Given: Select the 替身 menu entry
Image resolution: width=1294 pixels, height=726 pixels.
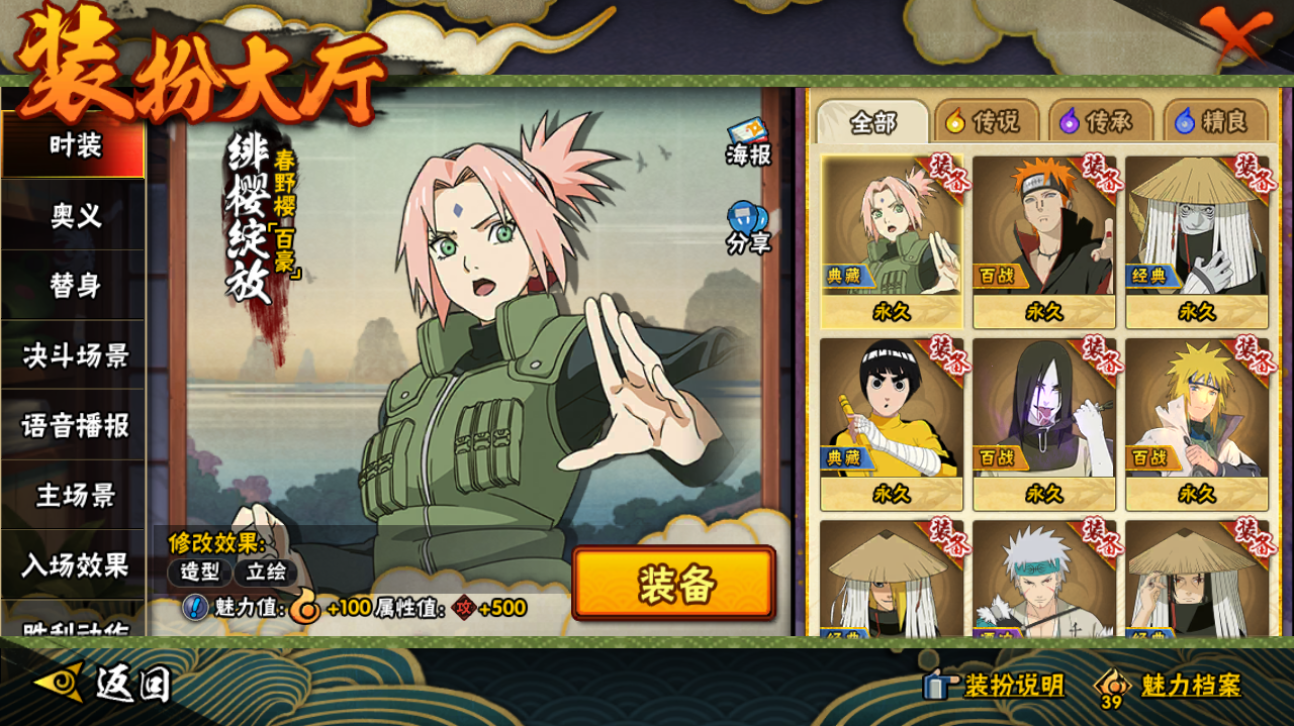Looking at the screenshot, I should 75,285.
